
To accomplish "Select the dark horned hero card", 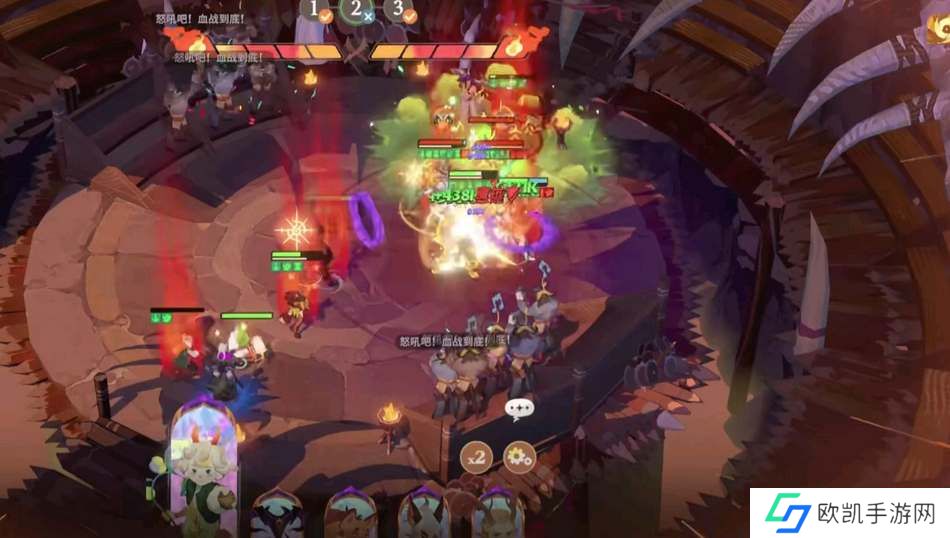I will 277,516.
